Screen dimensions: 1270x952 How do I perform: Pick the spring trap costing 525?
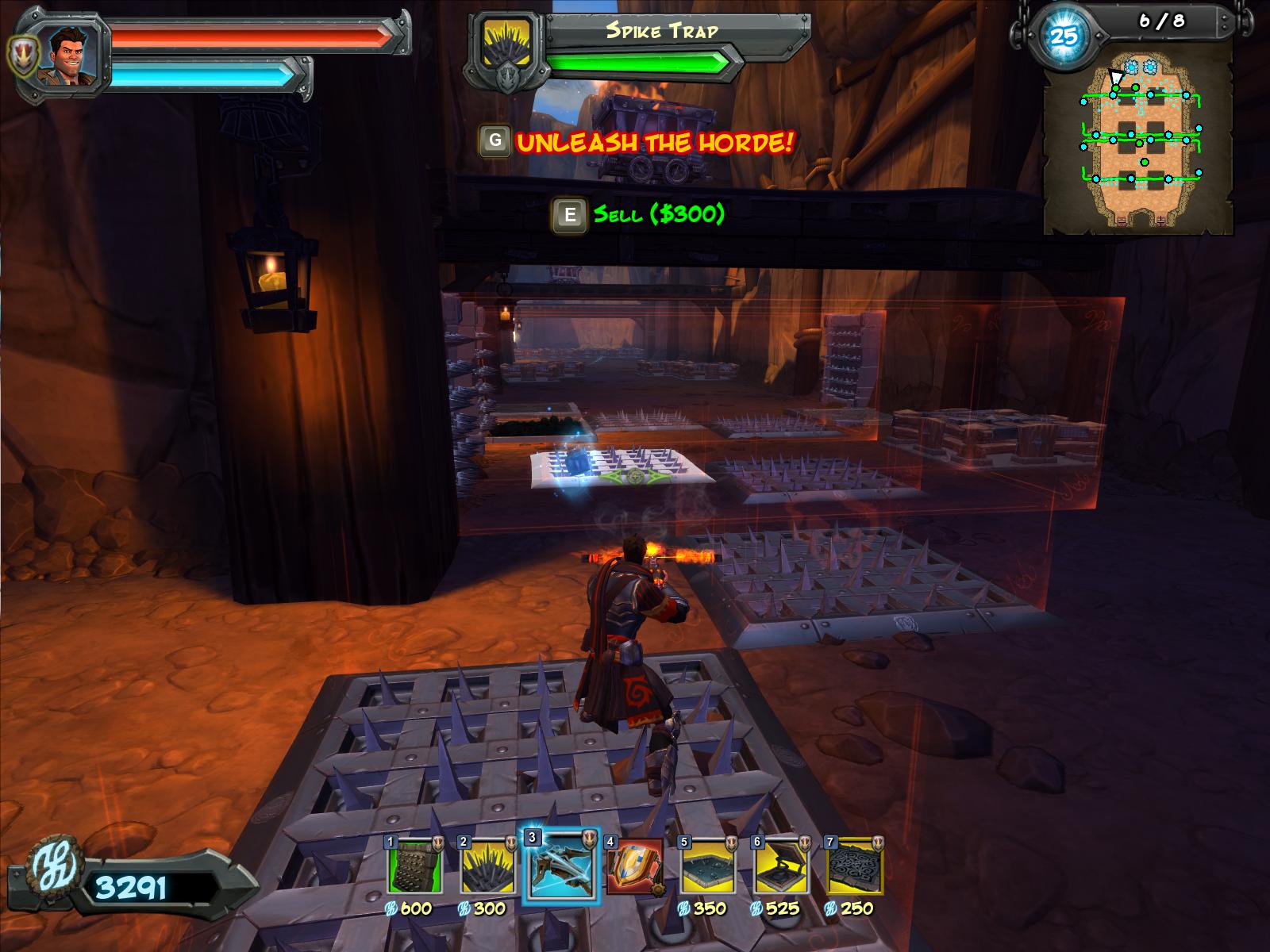[781, 870]
